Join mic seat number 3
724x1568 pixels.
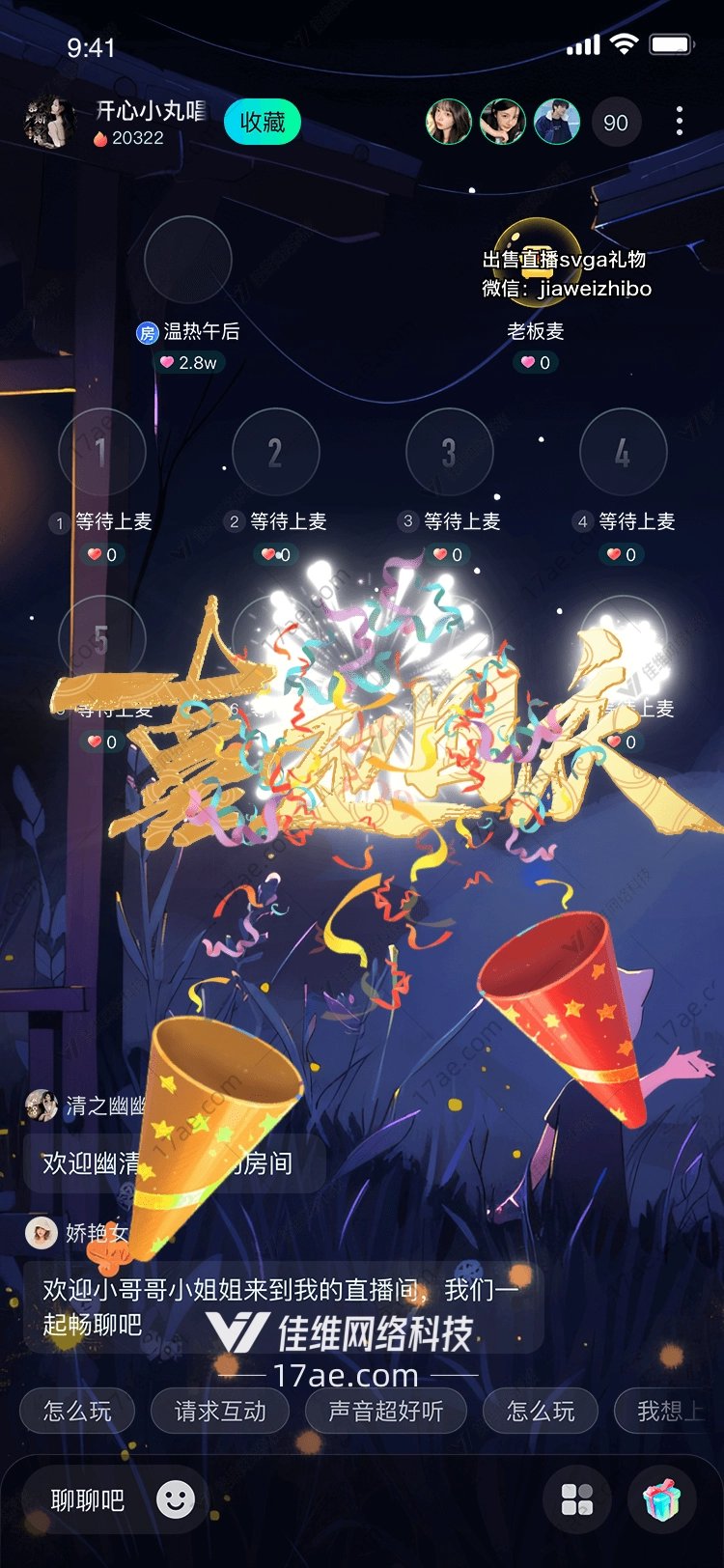click(x=449, y=452)
